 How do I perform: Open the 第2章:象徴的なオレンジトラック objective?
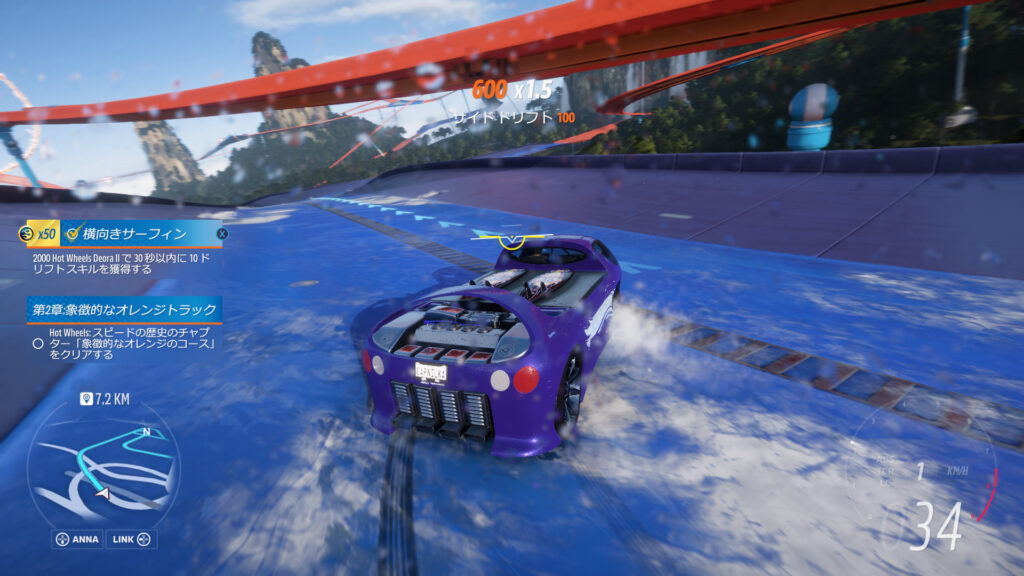tap(124, 309)
